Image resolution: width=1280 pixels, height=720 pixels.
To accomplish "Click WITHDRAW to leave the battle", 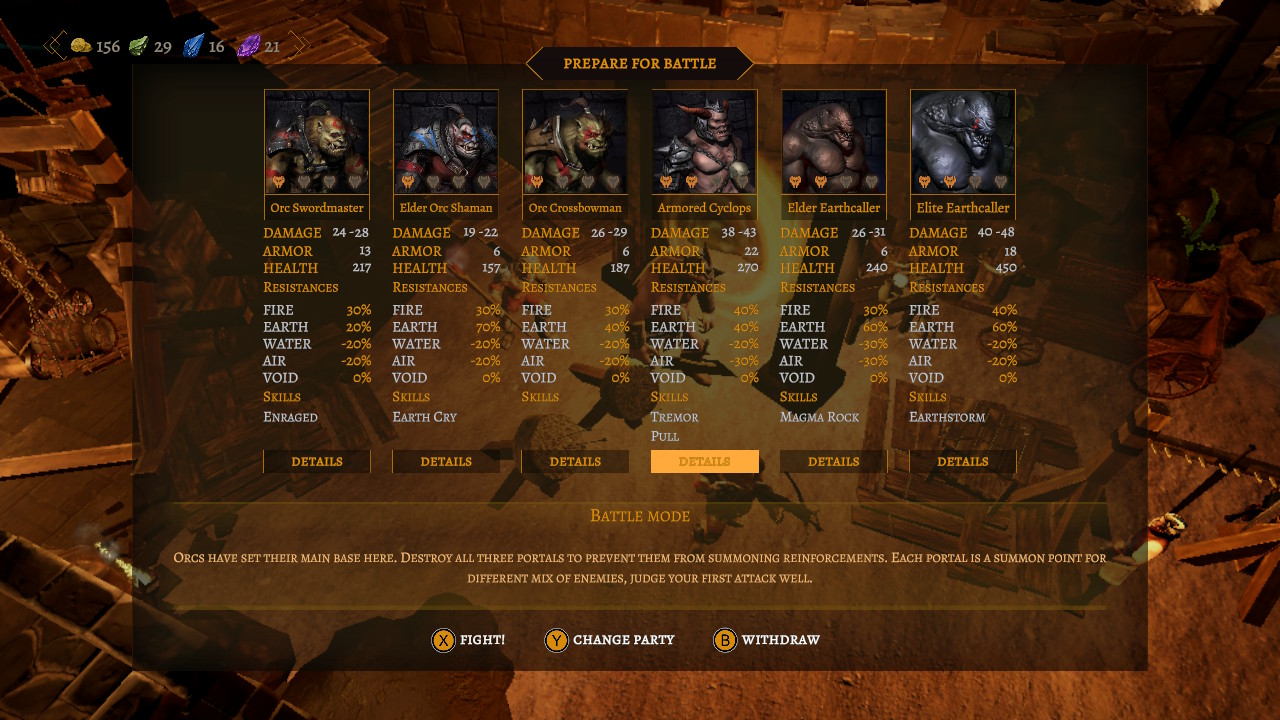I will pyautogui.click(x=781, y=640).
